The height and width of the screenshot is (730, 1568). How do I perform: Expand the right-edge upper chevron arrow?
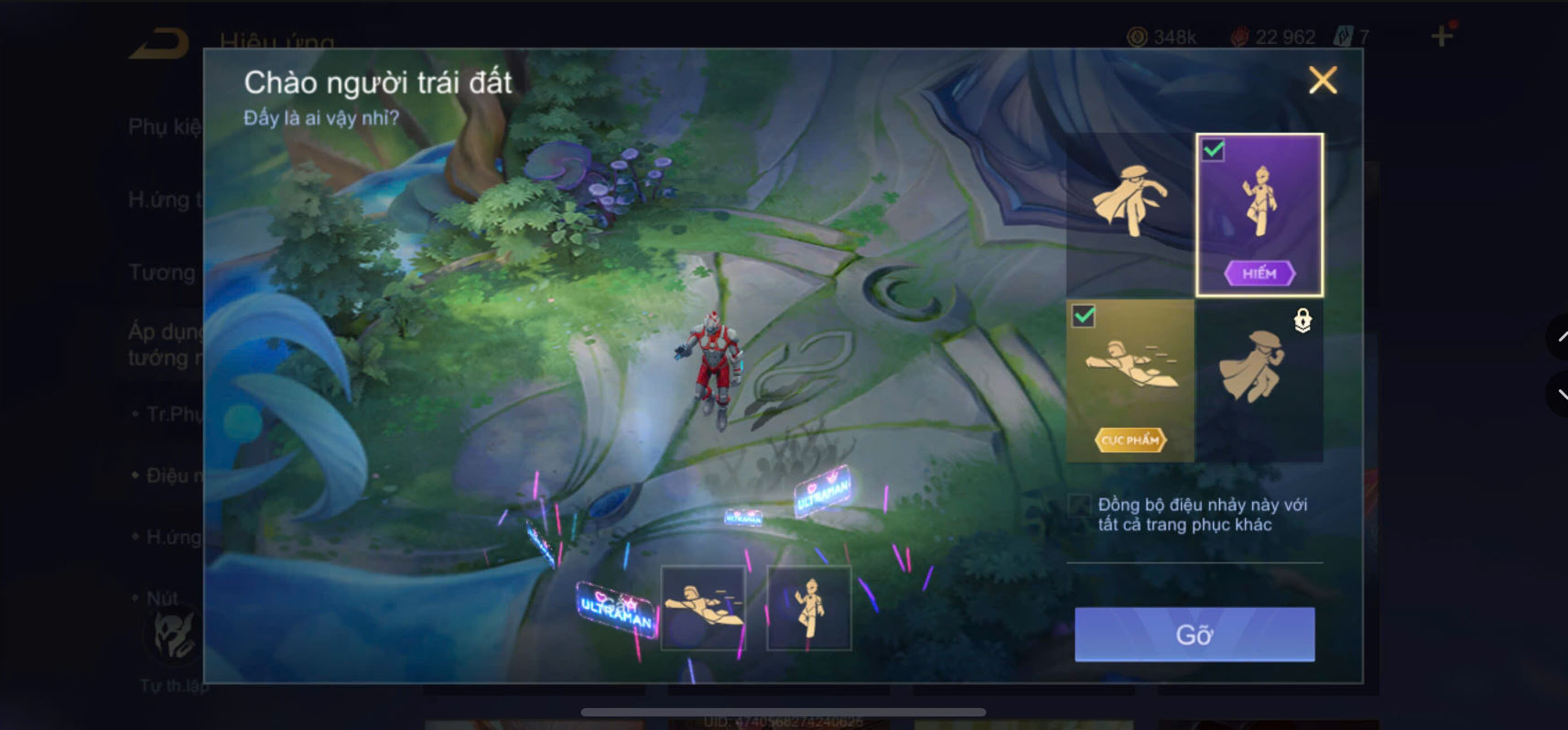click(x=1560, y=337)
